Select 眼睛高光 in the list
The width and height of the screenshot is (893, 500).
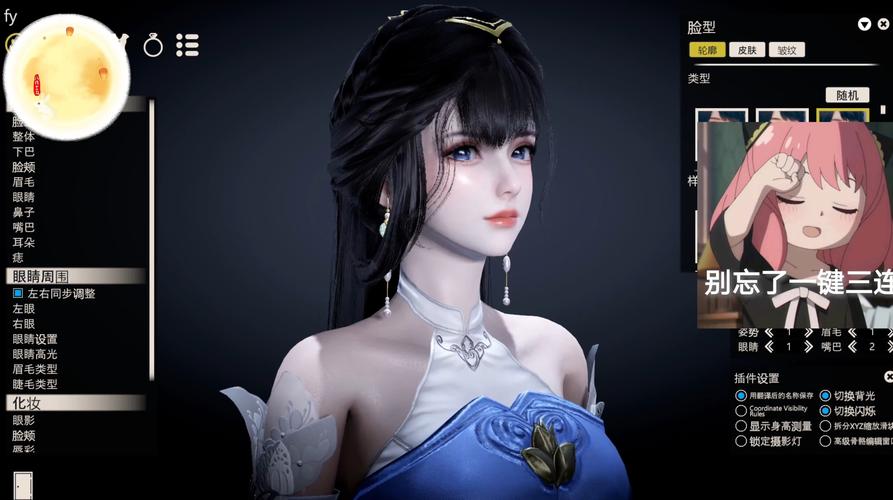click(x=35, y=354)
